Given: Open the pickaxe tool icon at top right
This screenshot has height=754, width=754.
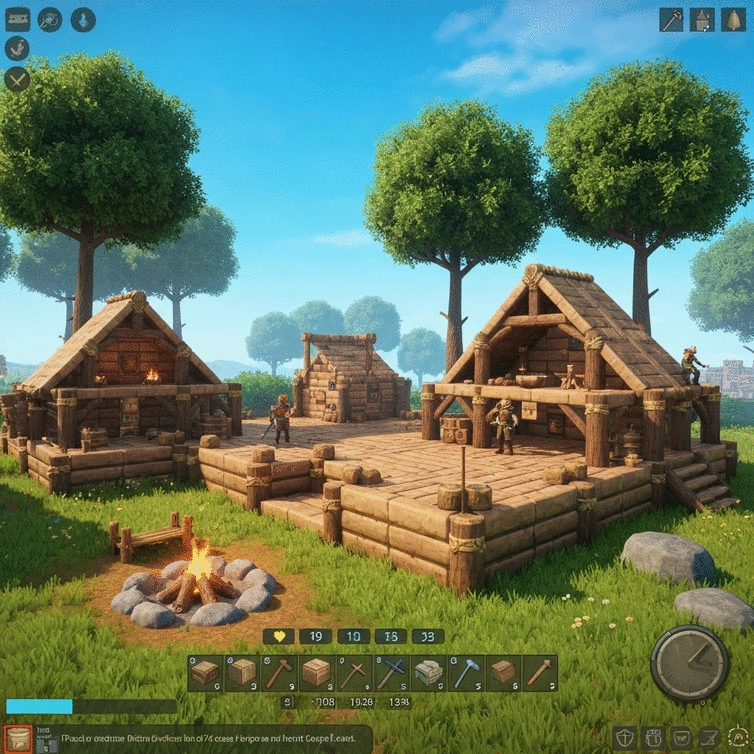Looking at the screenshot, I should click(671, 19).
